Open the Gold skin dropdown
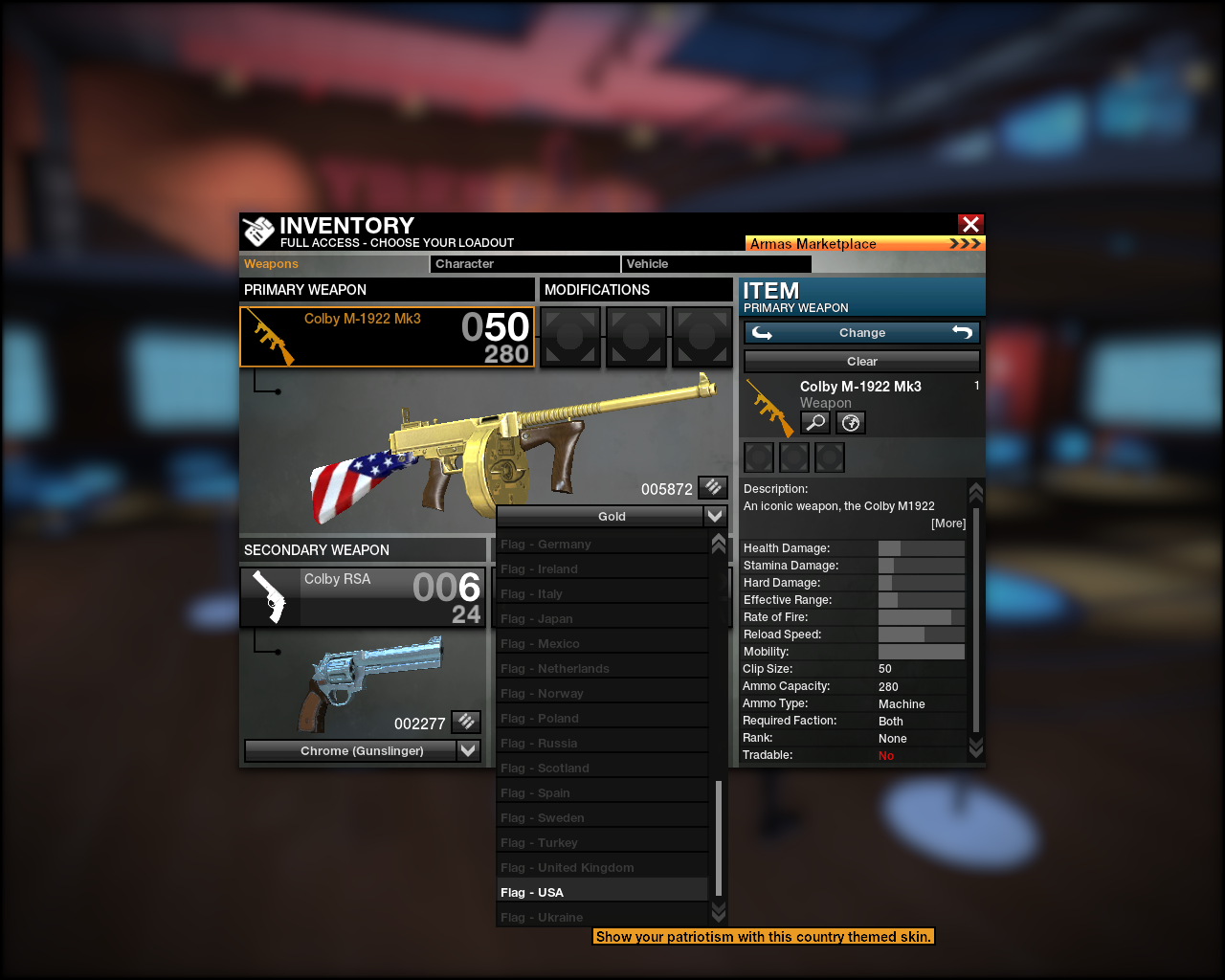The image size is (1225, 980). pyautogui.click(x=612, y=517)
